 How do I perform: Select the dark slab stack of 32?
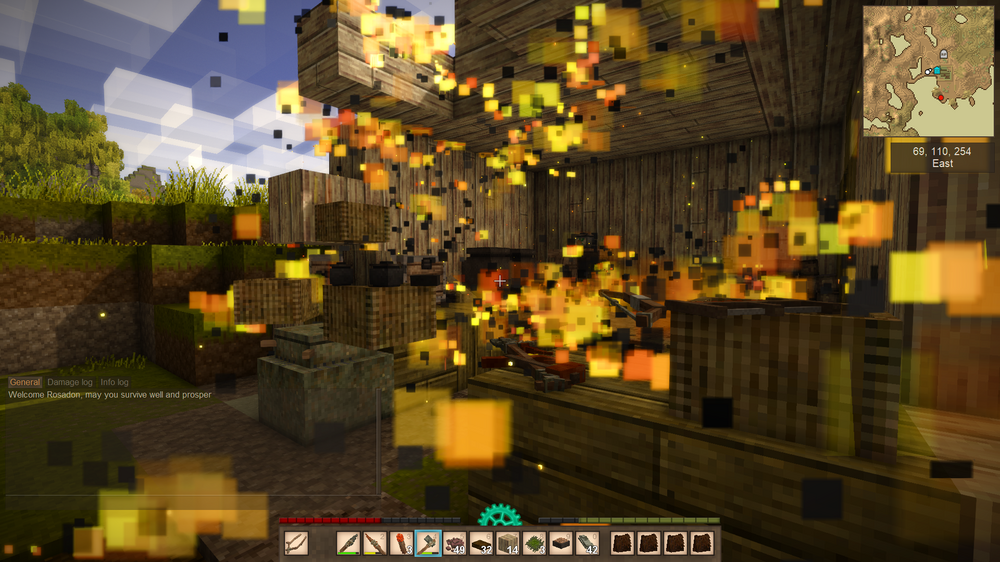[481, 544]
